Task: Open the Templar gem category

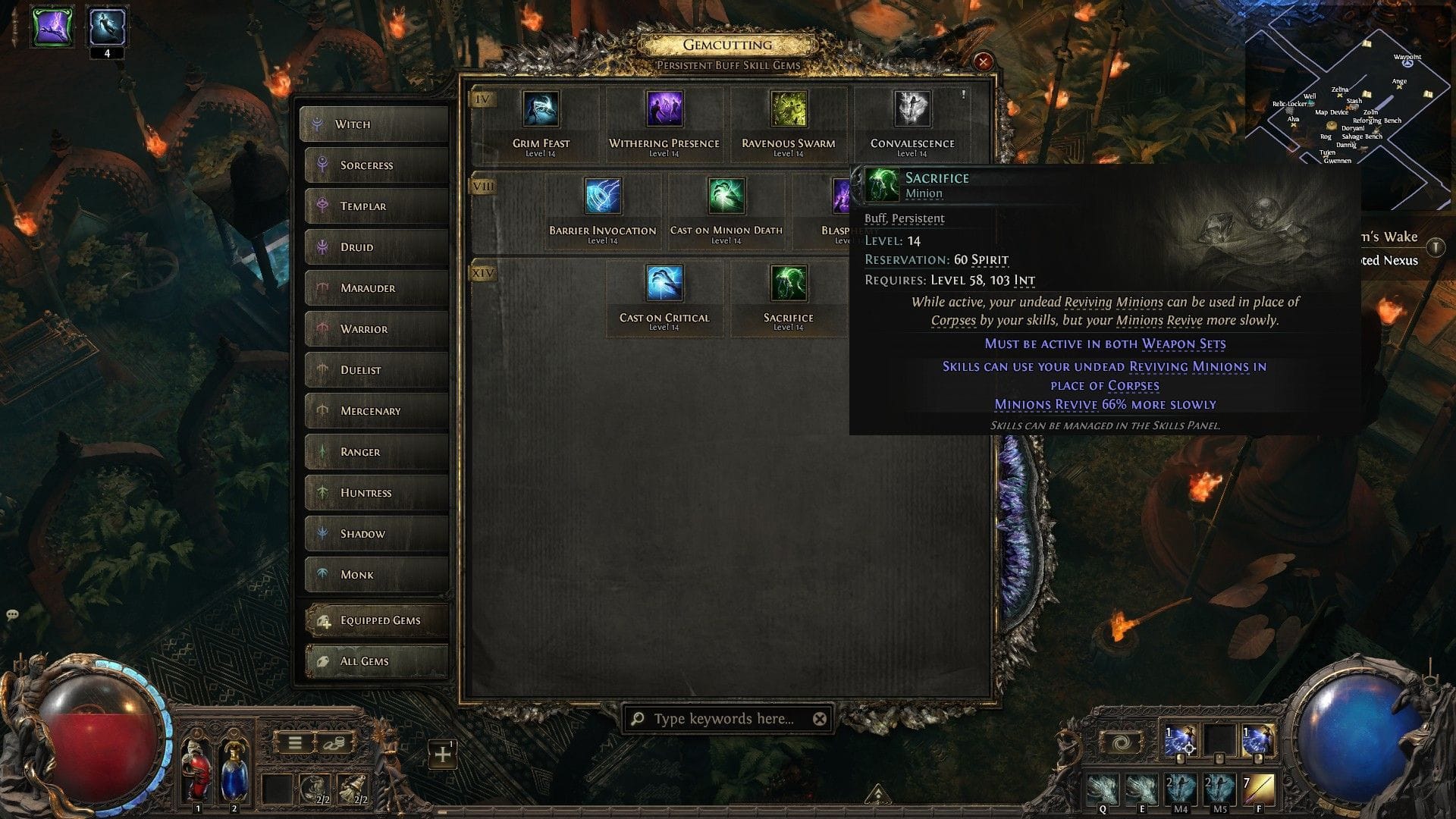Action: (375, 206)
